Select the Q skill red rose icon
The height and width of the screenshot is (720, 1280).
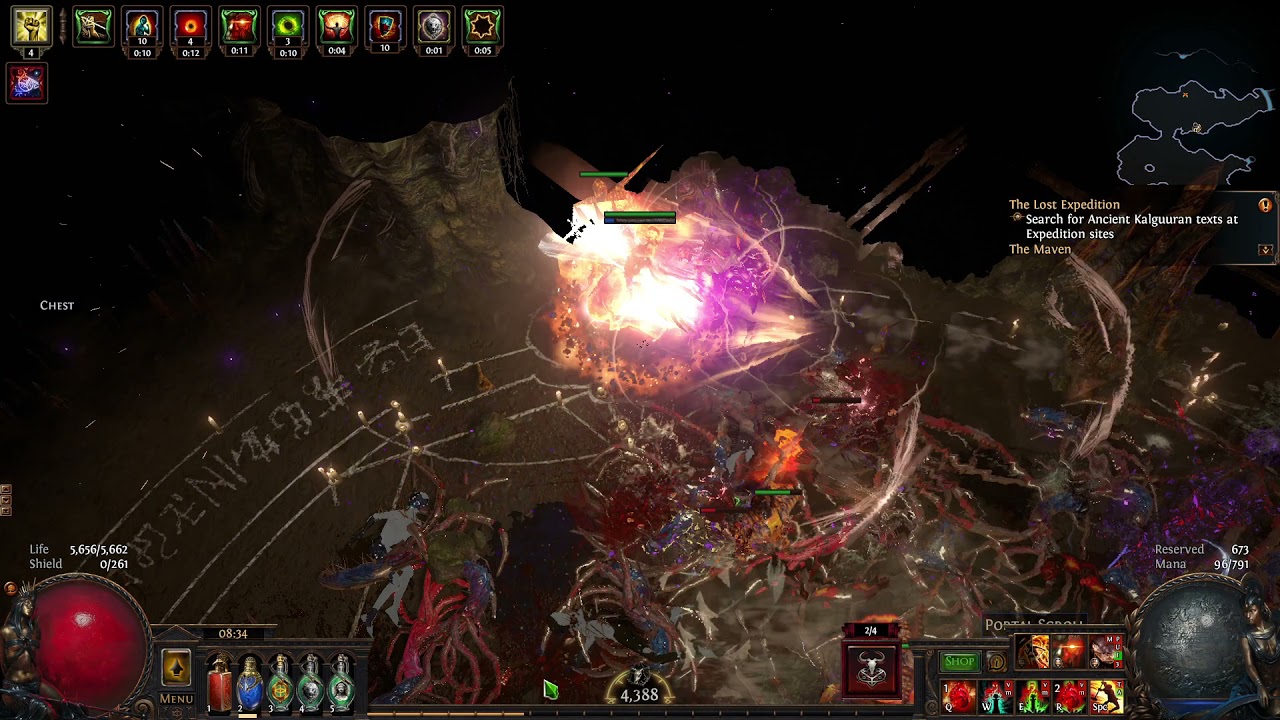[x=959, y=696]
